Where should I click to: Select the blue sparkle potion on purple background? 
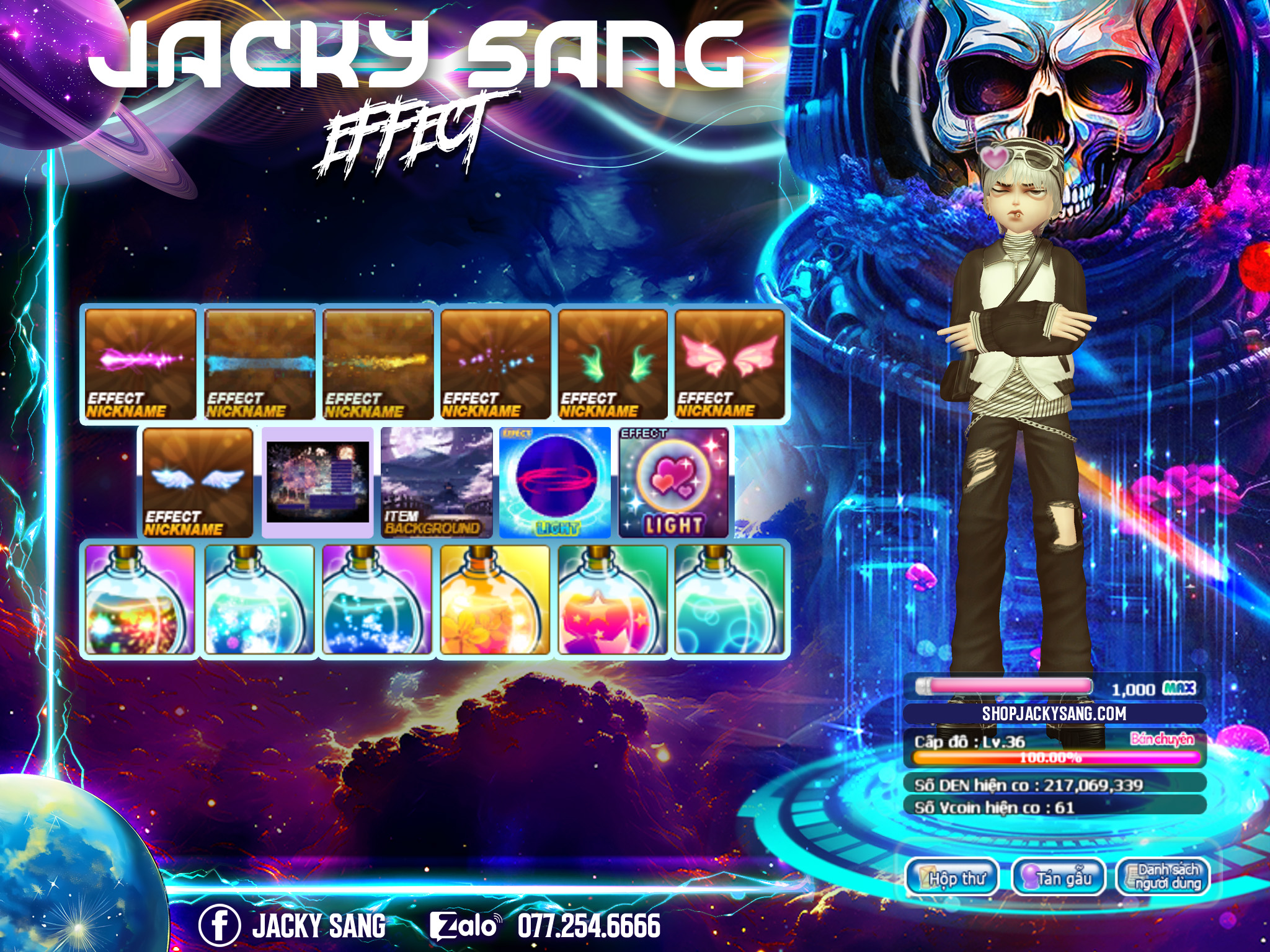coord(378,600)
